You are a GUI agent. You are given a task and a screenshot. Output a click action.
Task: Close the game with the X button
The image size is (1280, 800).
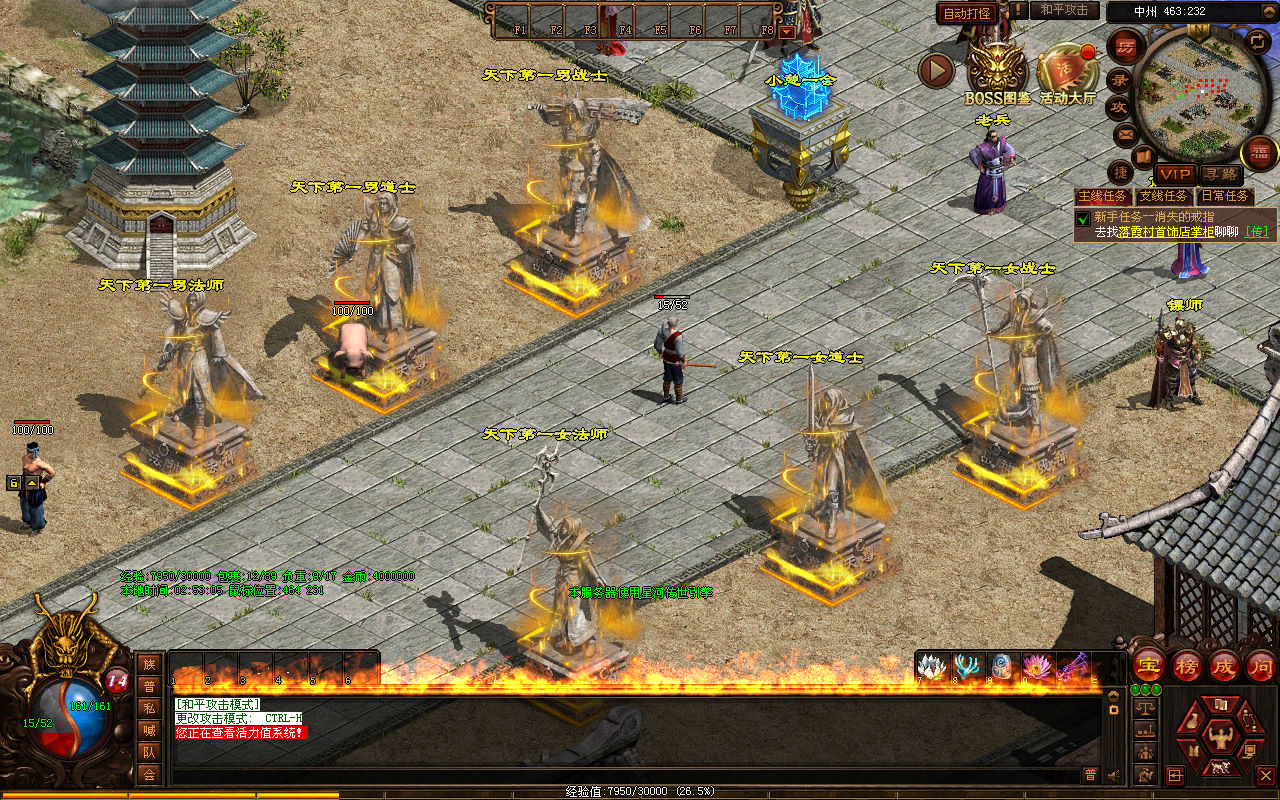pos(1265,775)
